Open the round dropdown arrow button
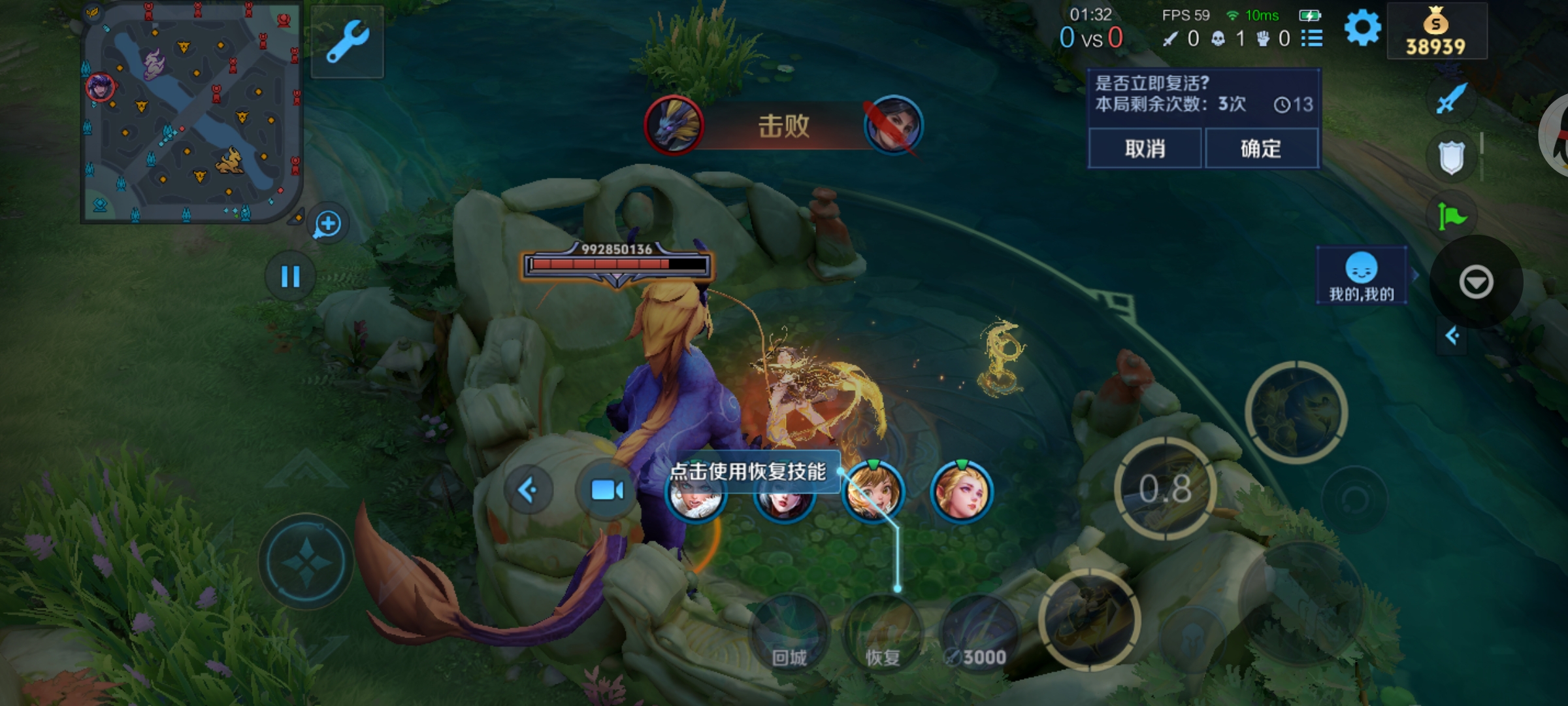 [x=1476, y=282]
